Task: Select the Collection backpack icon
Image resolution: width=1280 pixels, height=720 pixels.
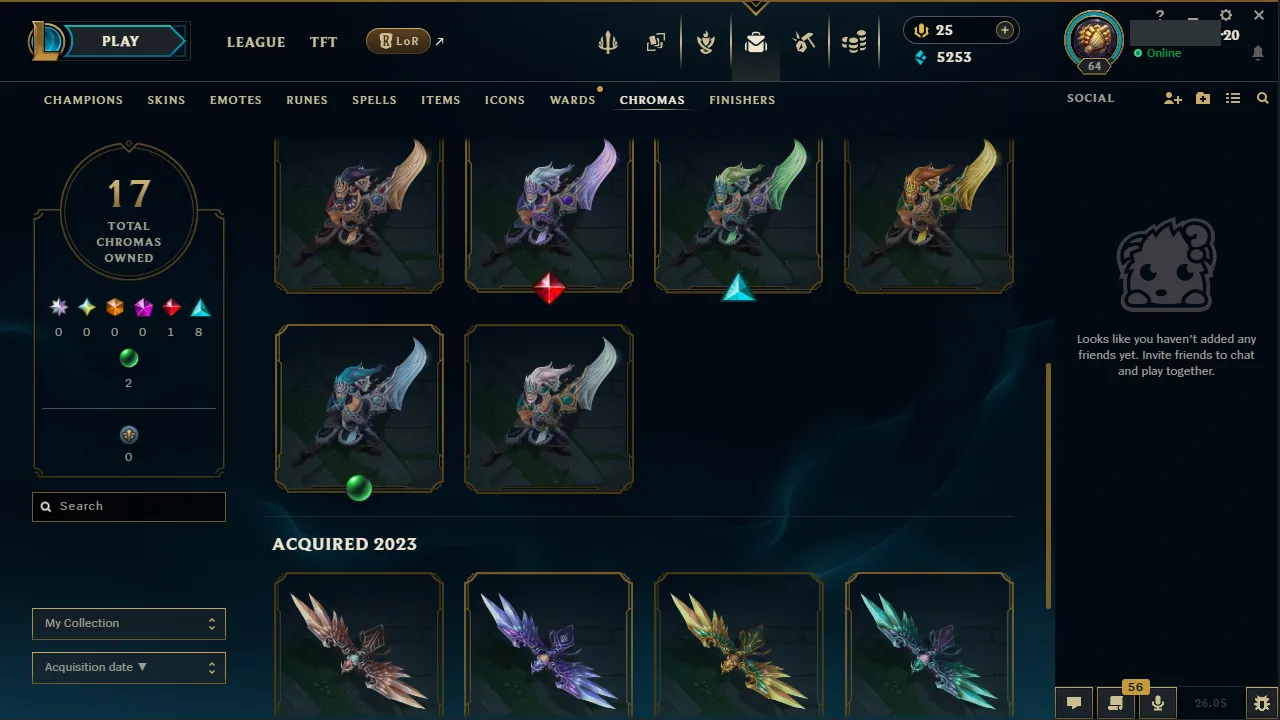Action: [756, 42]
